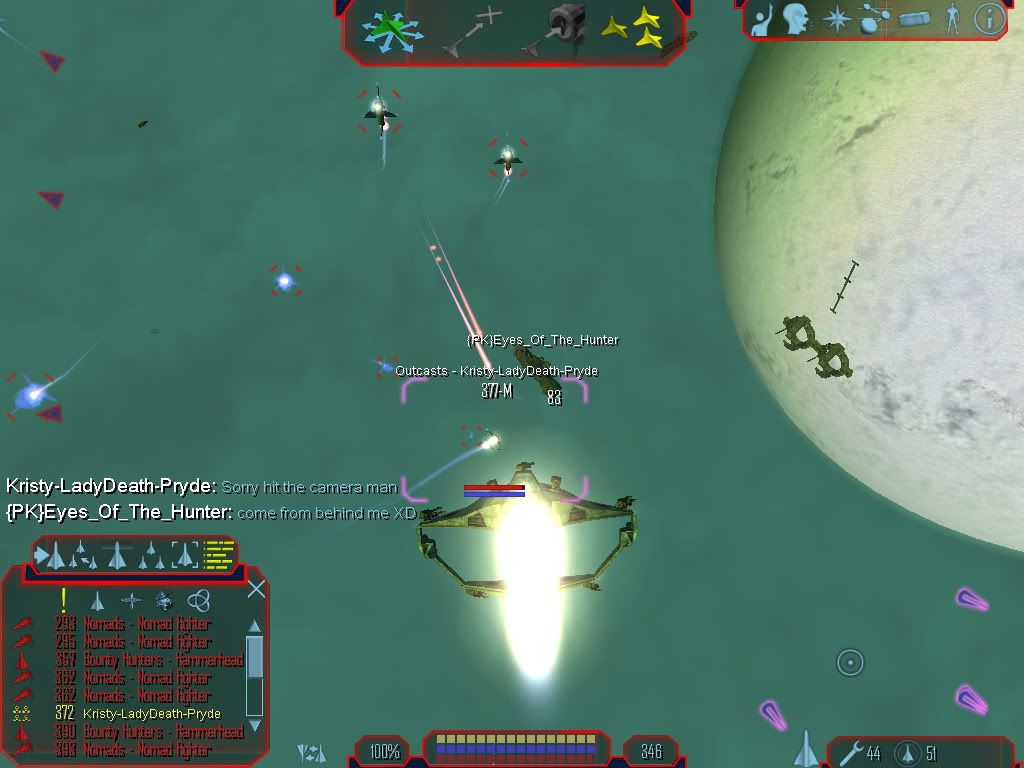This screenshot has width=1024, height=768.
Task: Open the circled 'i' Information icon
Action: pos(989,19)
